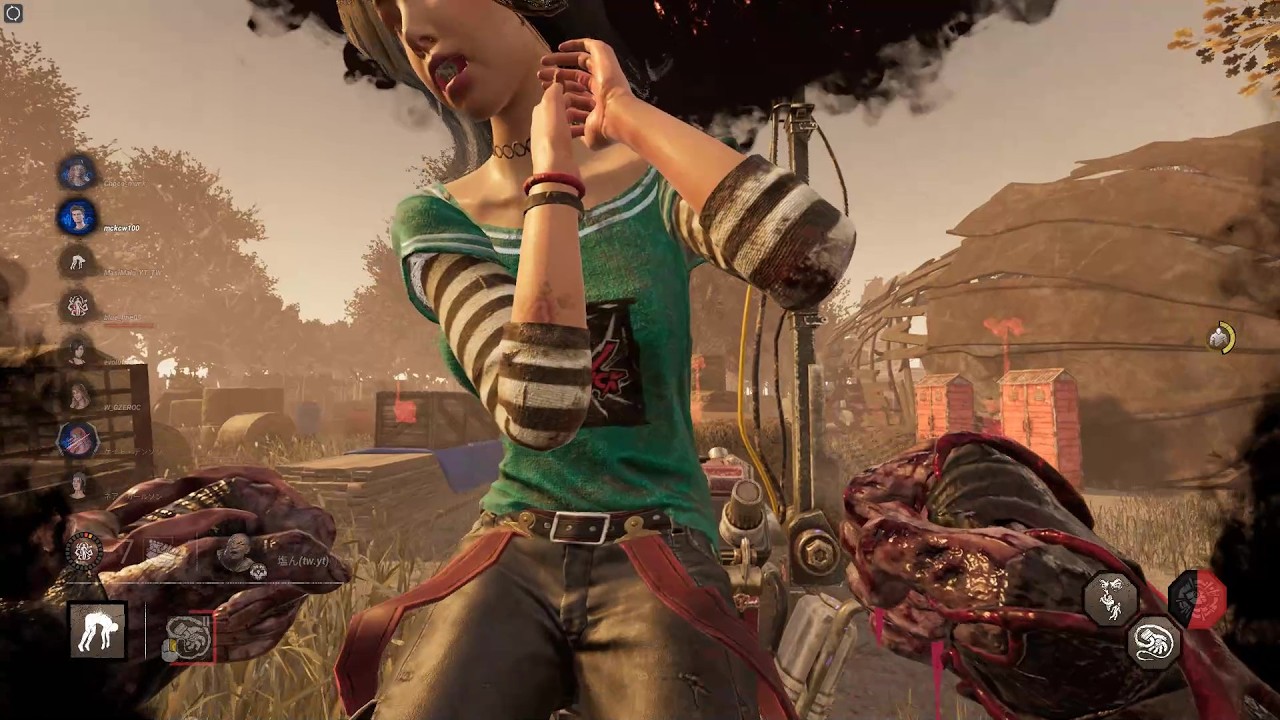Select the mckcw100 player portrait
Screen dimensions: 1280x720
pos(77,217)
